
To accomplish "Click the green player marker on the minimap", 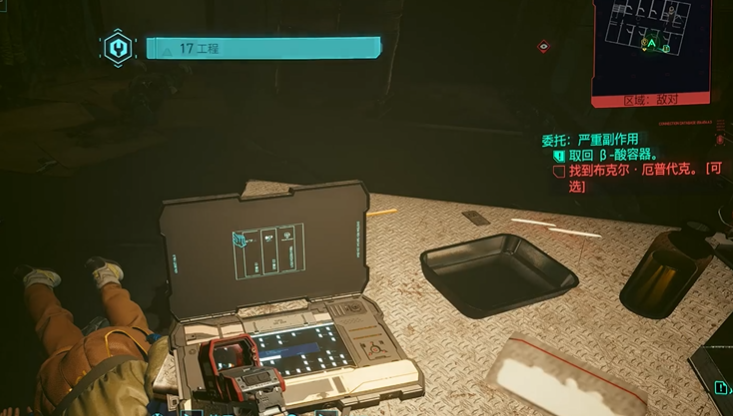I will [x=652, y=45].
